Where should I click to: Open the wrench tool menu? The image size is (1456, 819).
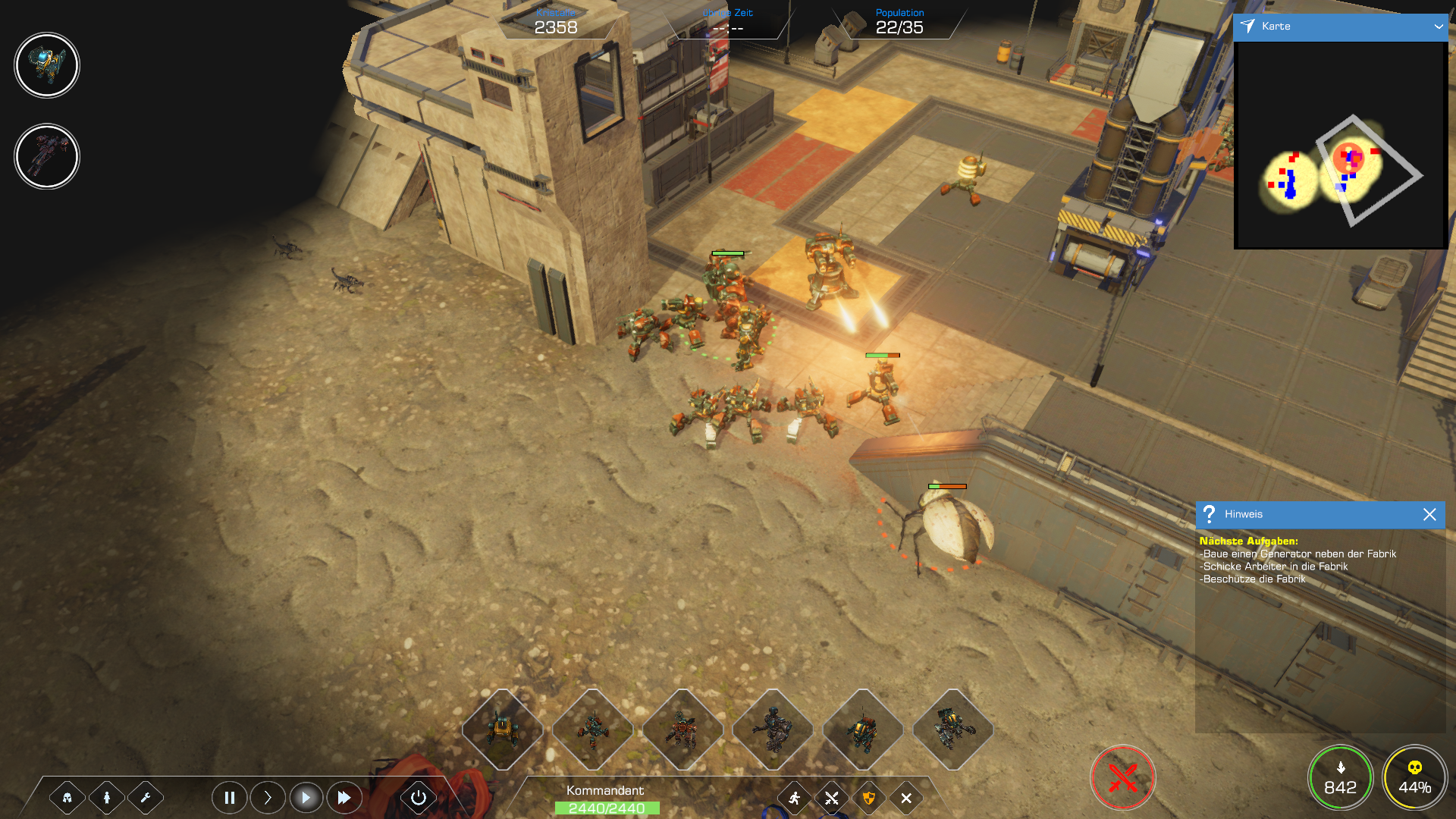coord(146,798)
